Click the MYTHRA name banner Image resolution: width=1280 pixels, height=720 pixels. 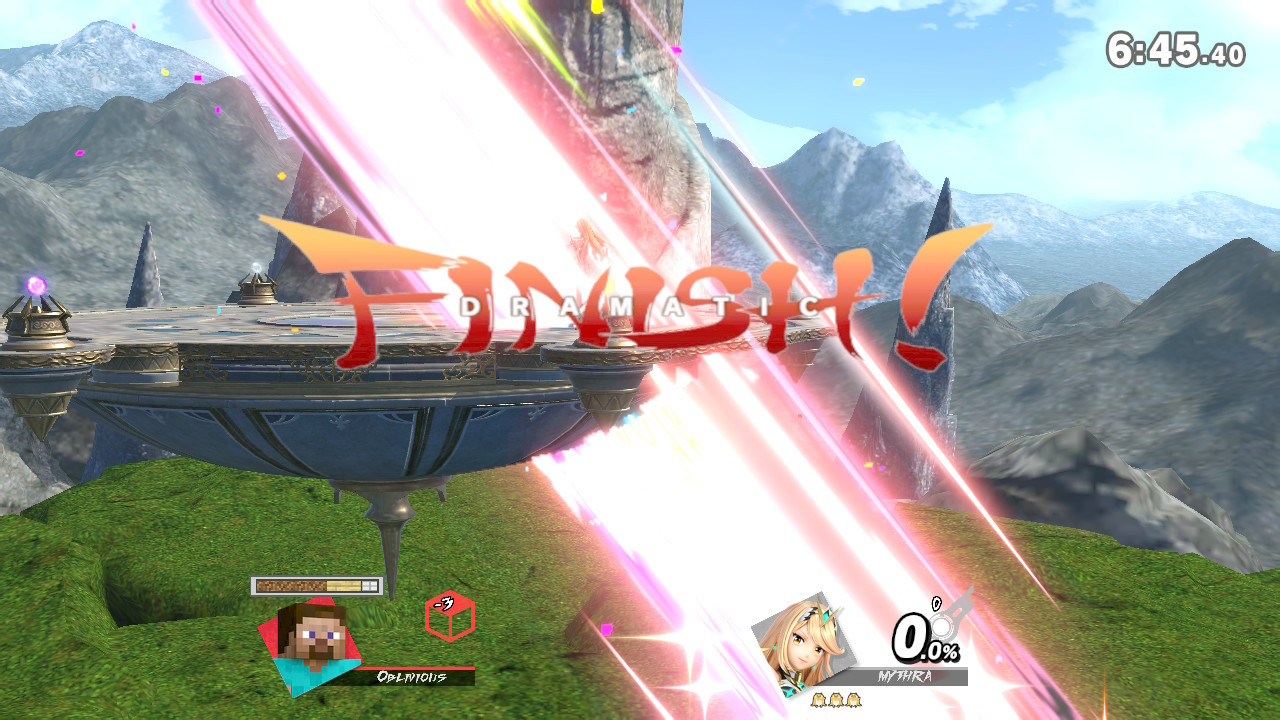904,675
